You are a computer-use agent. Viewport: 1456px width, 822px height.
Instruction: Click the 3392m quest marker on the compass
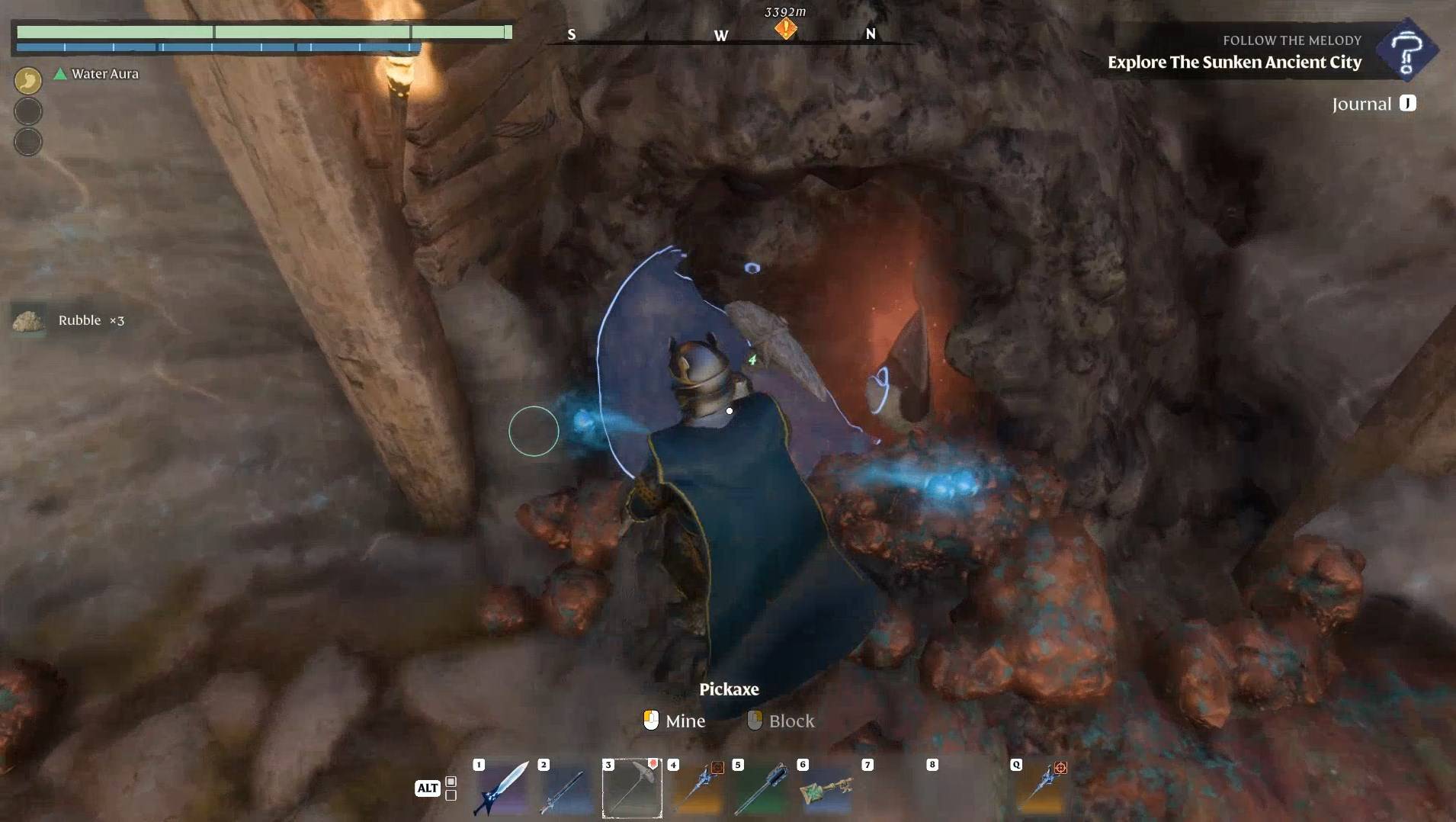tap(785, 29)
